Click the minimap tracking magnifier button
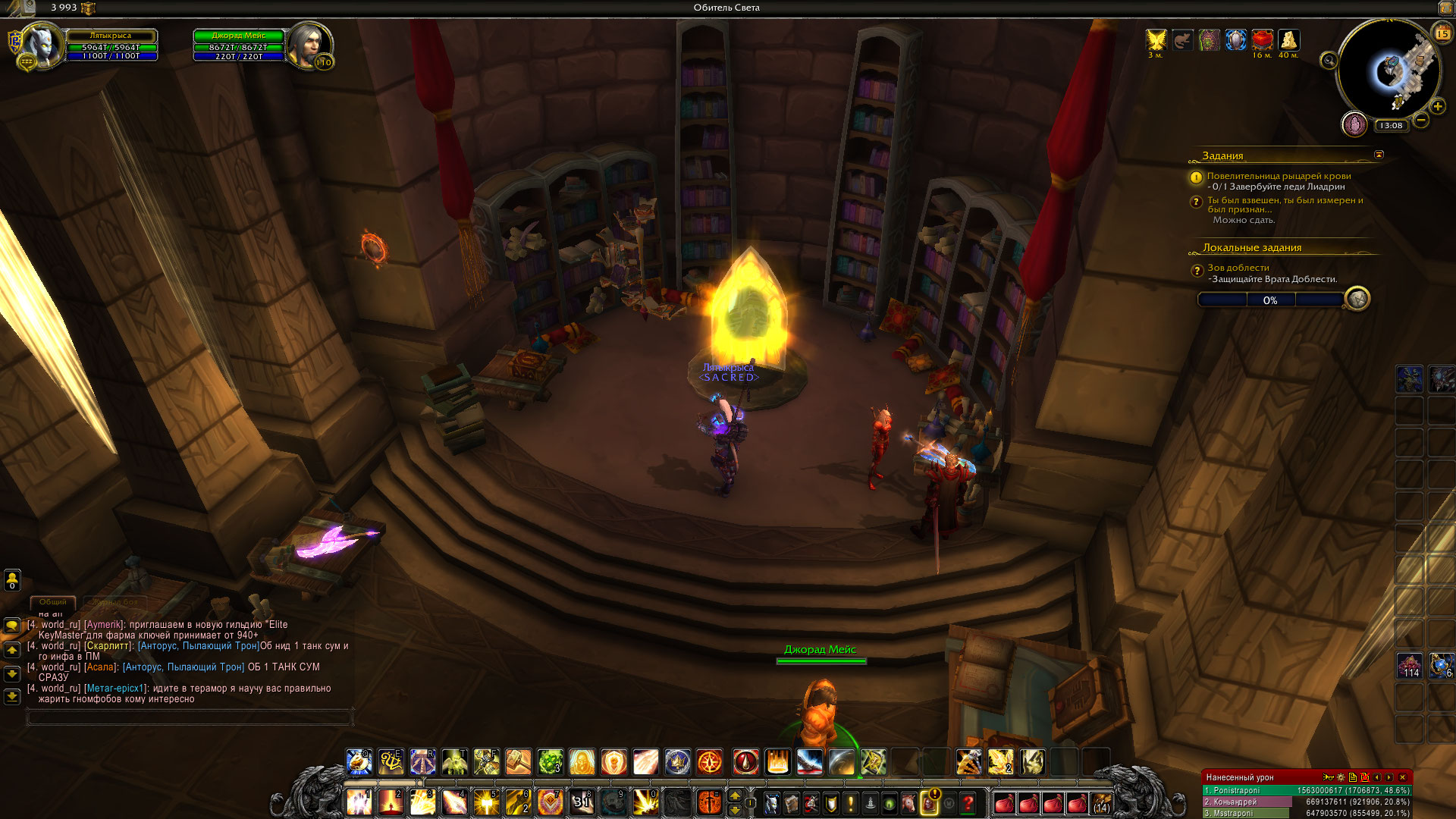 (1329, 61)
